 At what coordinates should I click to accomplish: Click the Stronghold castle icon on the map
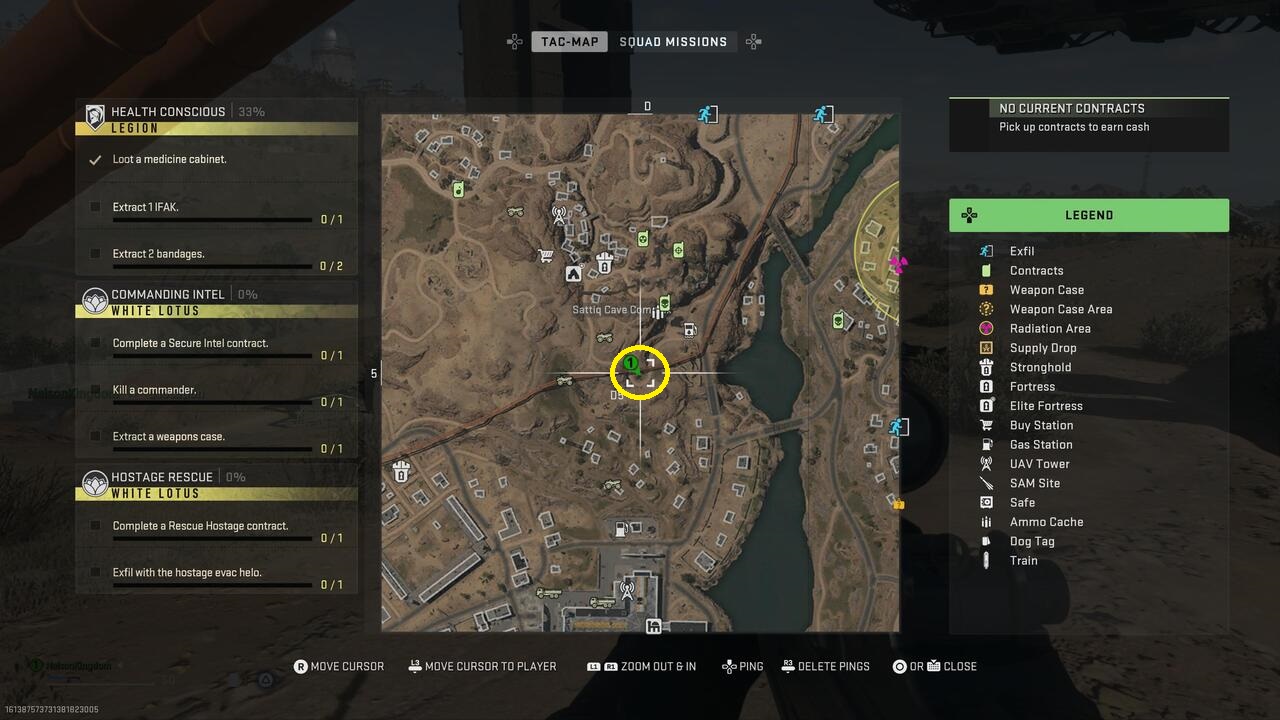[x=604, y=261]
